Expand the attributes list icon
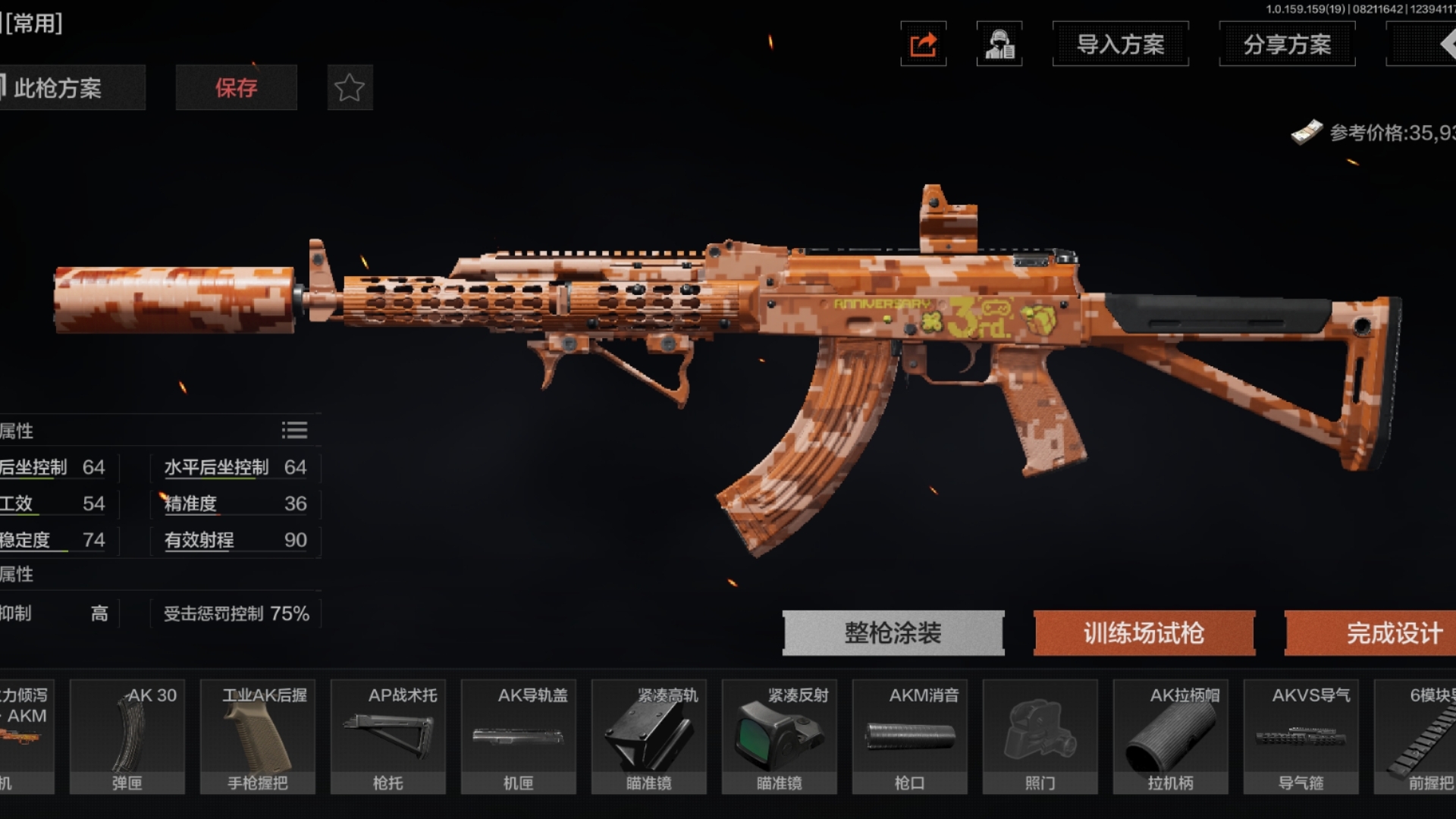This screenshot has width=1456, height=819. coord(294,431)
